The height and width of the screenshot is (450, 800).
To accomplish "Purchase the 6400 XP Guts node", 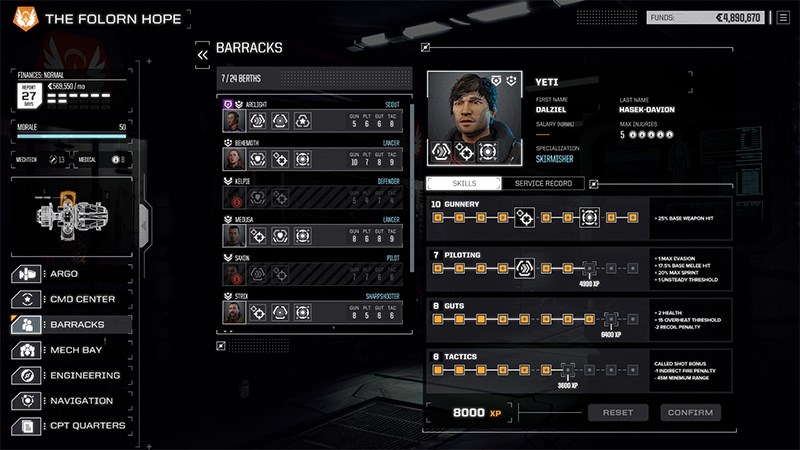I will click(610, 318).
